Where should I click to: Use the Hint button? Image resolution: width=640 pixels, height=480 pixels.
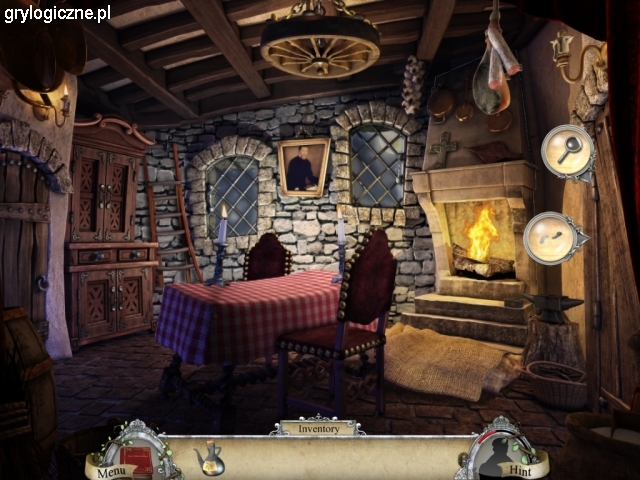pyautogui.click(x=519, y=468)
